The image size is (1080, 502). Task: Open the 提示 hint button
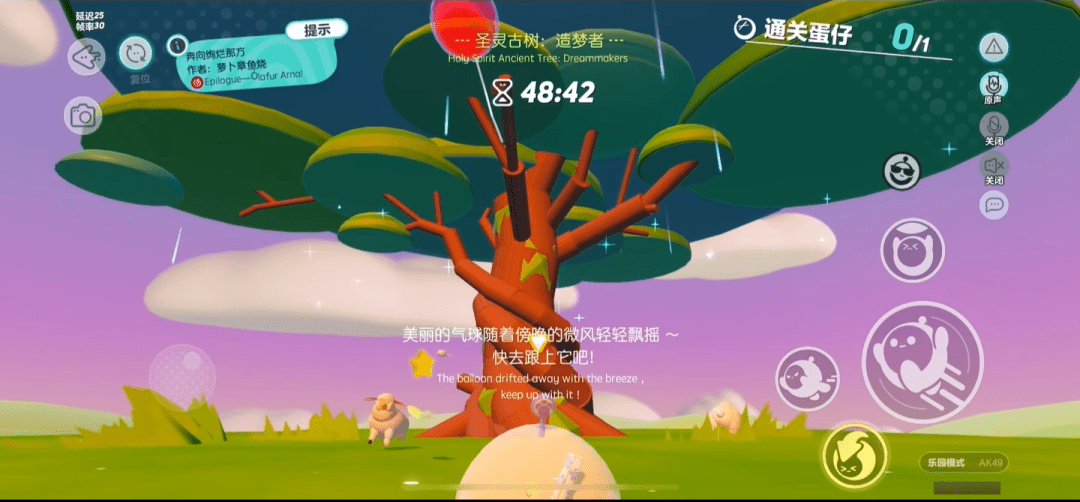(x=317, y=30)
